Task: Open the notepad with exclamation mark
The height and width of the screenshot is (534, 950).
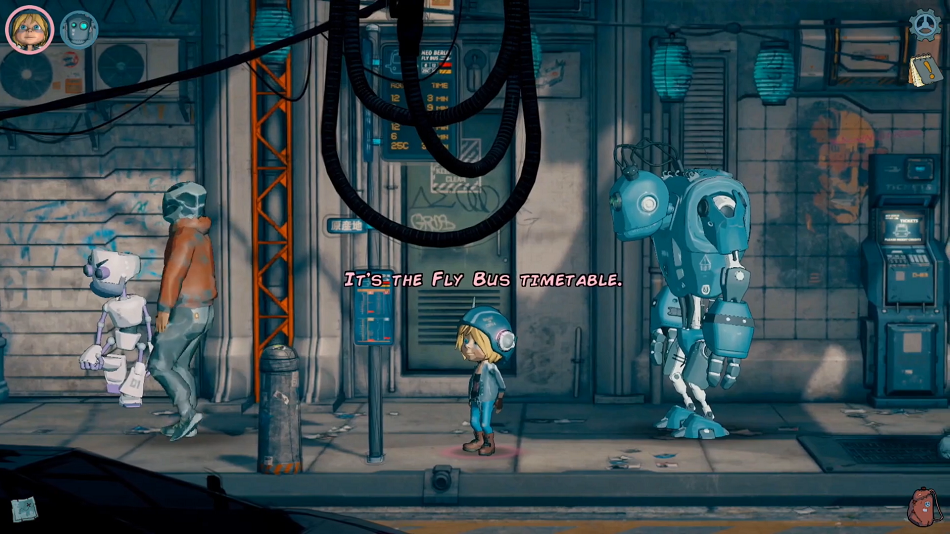Action: [x=923, y=70]
